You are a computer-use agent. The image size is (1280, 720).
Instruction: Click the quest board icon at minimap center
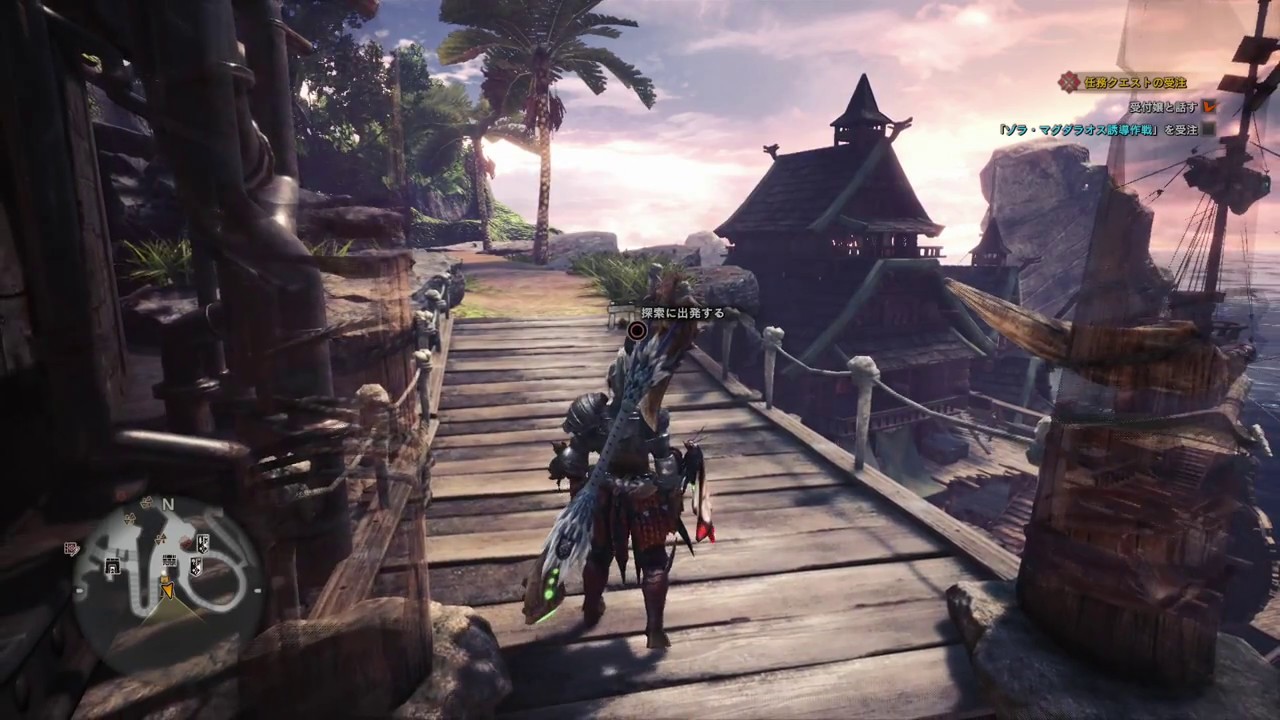click(169, 559)
